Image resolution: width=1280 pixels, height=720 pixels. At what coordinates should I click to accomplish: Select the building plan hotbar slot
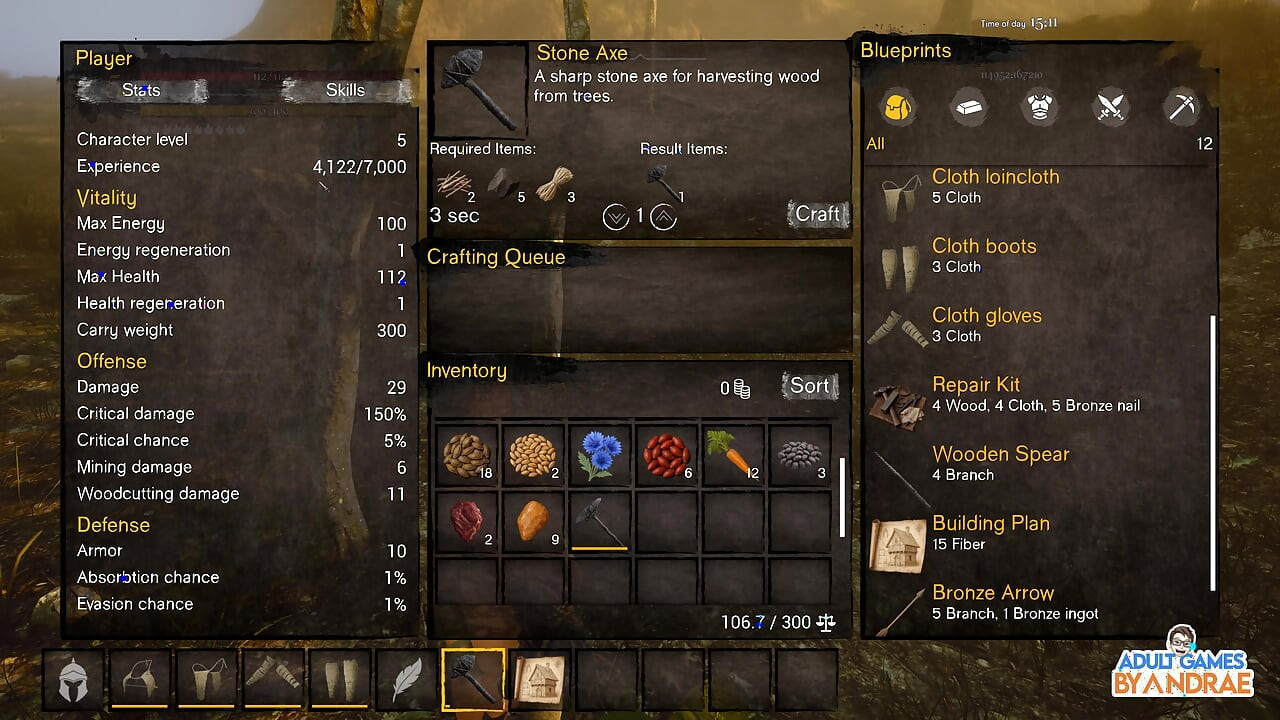[x=540, y=679]
